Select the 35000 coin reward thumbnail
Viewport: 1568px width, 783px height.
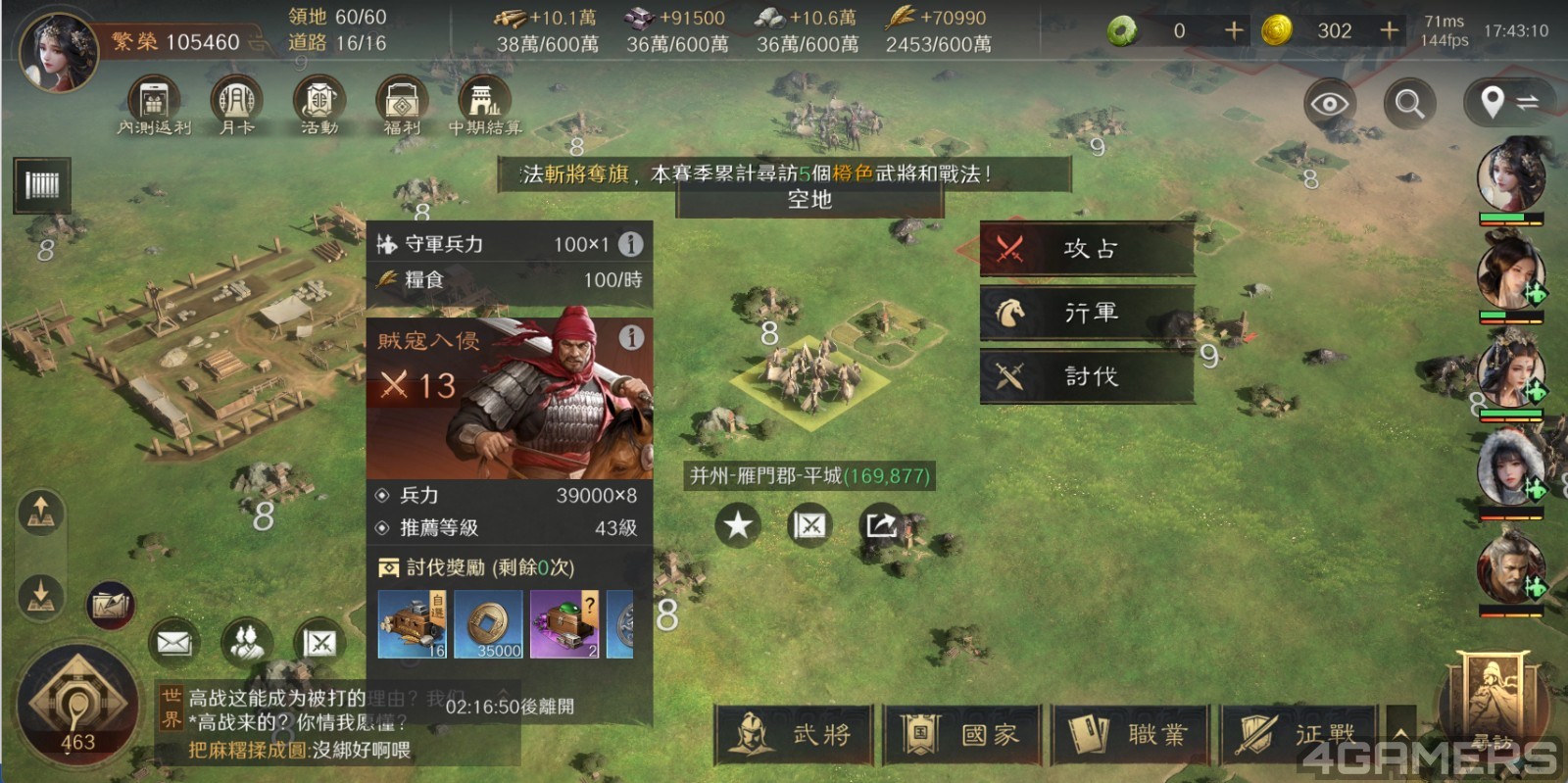(490, 624)
